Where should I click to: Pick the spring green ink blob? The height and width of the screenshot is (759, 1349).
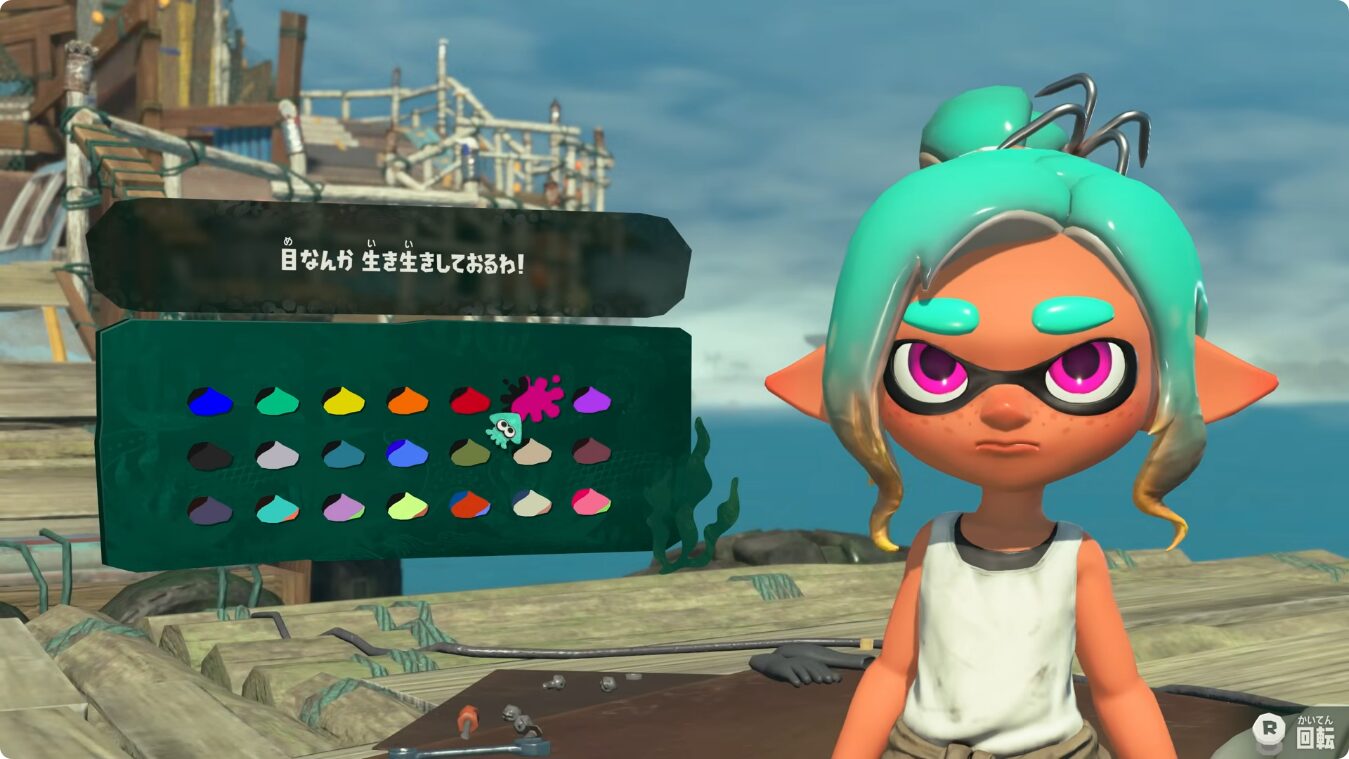click(276, 403)
